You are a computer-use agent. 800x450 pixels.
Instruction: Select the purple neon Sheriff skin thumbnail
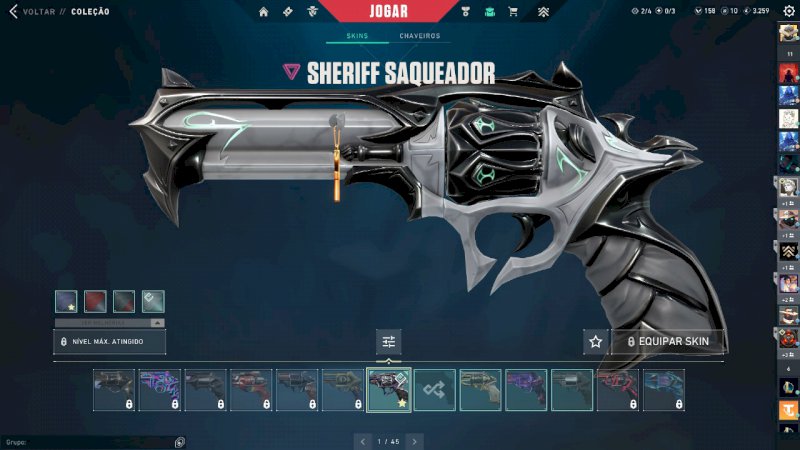coord(160,390)
